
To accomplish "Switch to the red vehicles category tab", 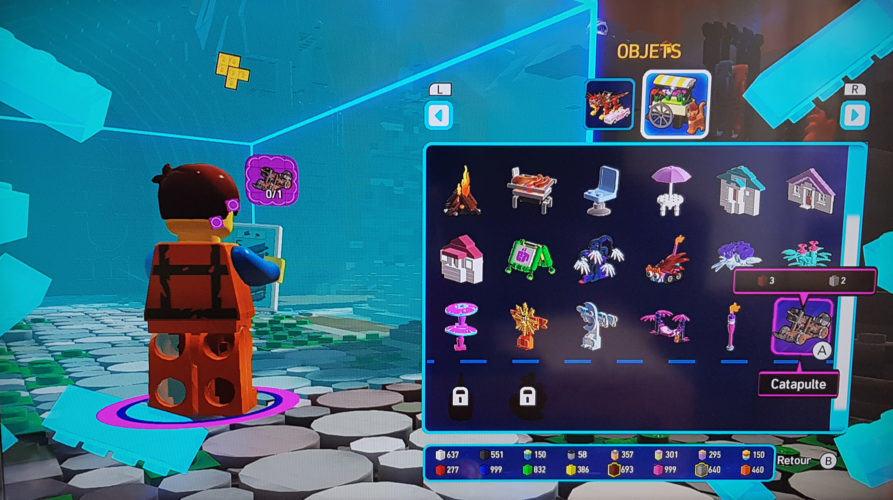I will point(609,105).
